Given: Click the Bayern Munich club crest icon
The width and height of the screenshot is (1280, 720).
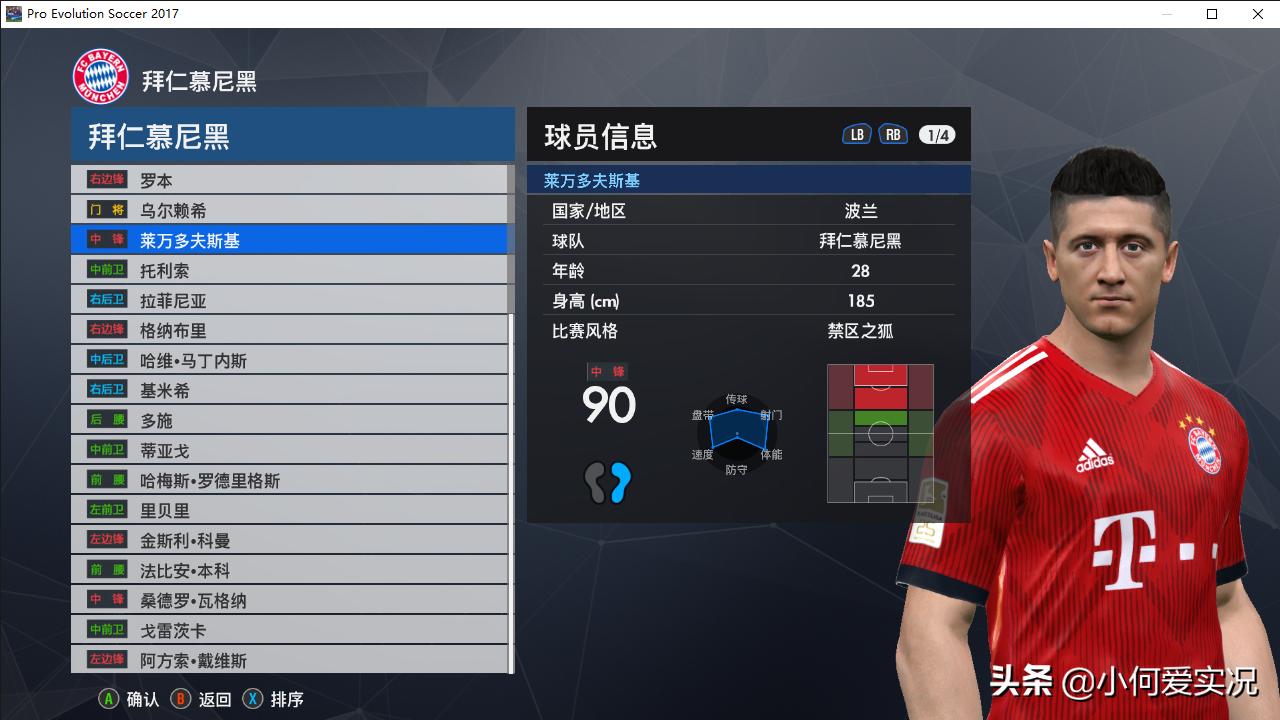Looking at the screenshot, I should (100, 75).
